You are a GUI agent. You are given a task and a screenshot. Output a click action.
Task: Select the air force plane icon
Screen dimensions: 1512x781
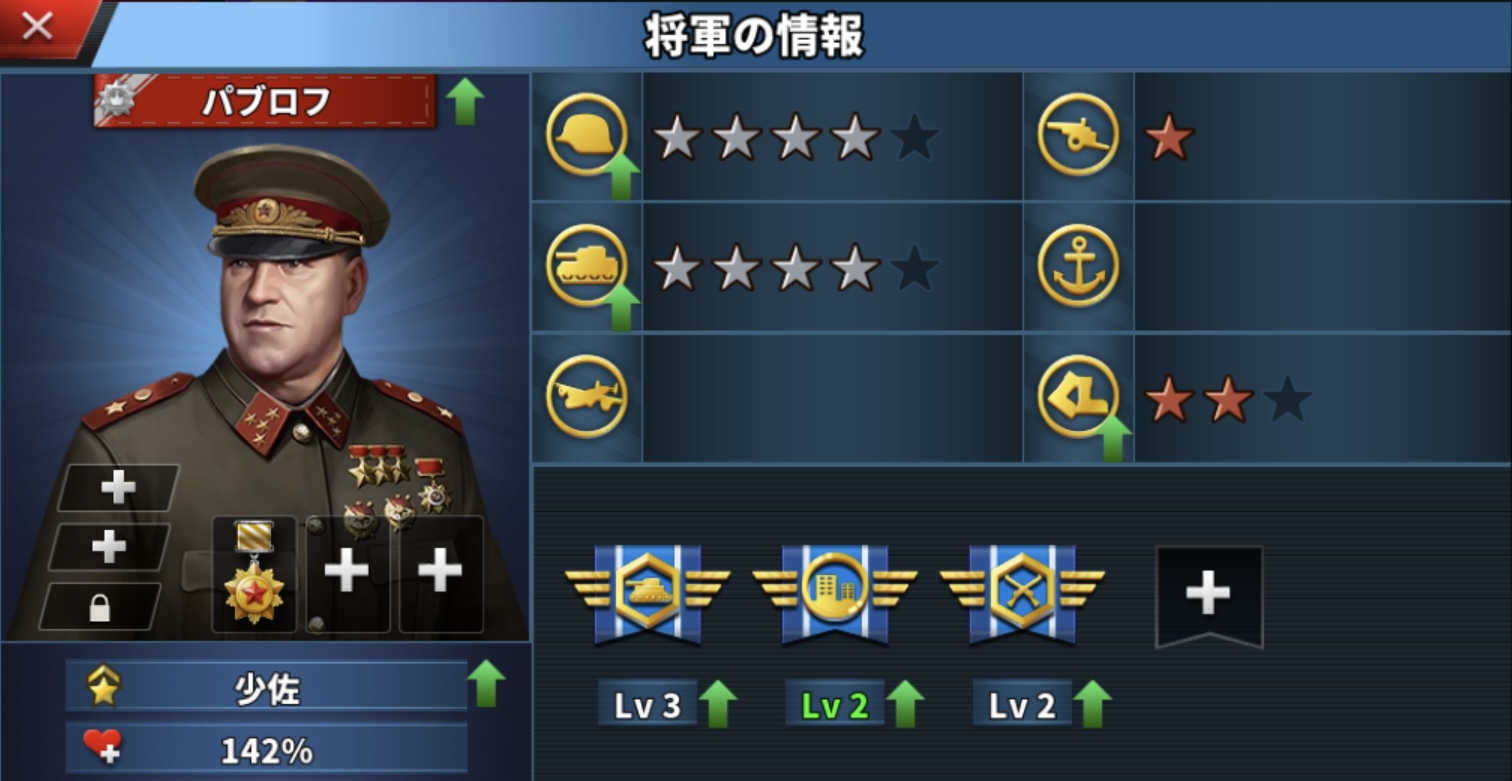pyautogui.click(x=587, y=397)
